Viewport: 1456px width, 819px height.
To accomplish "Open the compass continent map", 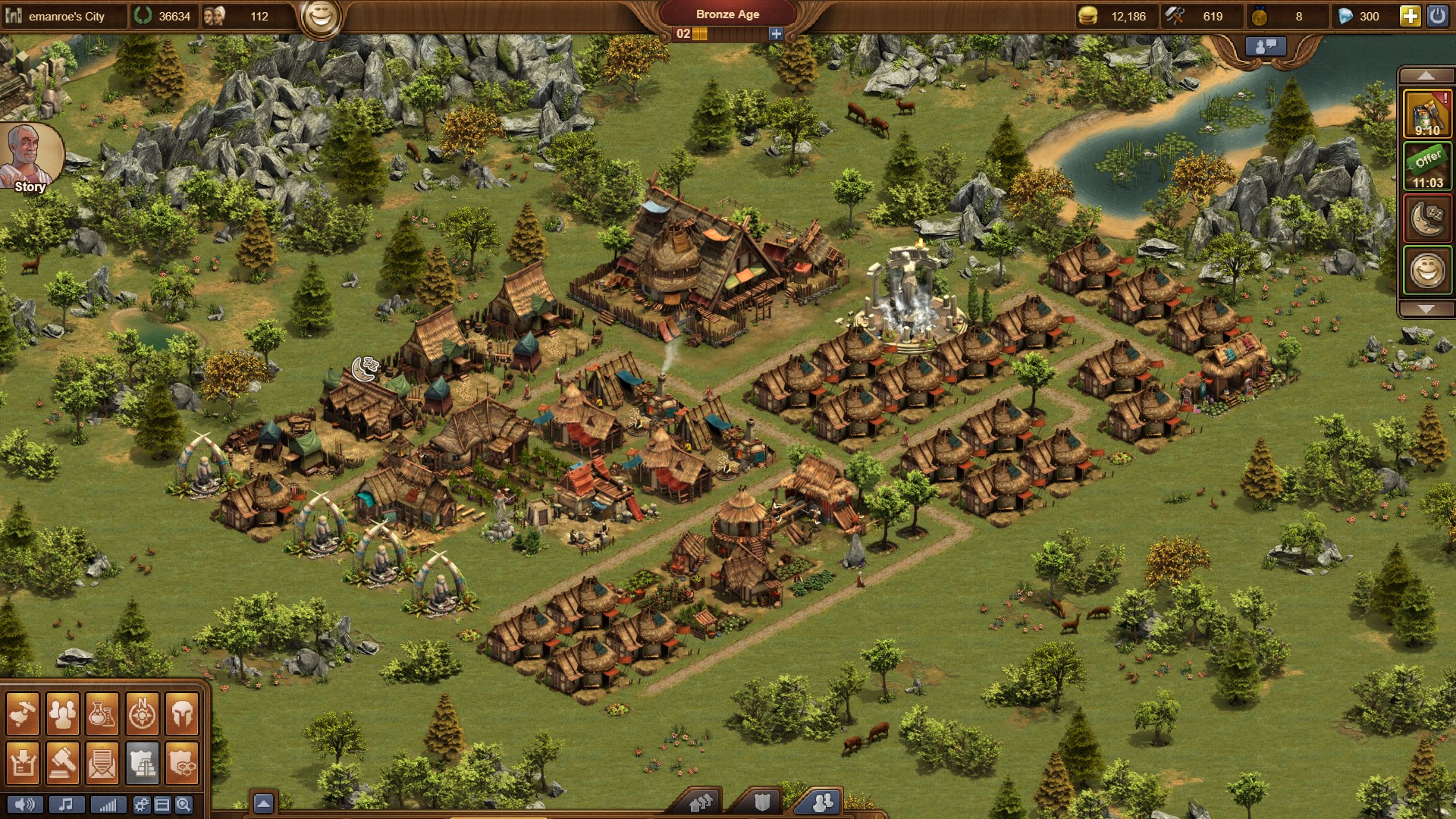I will 142,714.
